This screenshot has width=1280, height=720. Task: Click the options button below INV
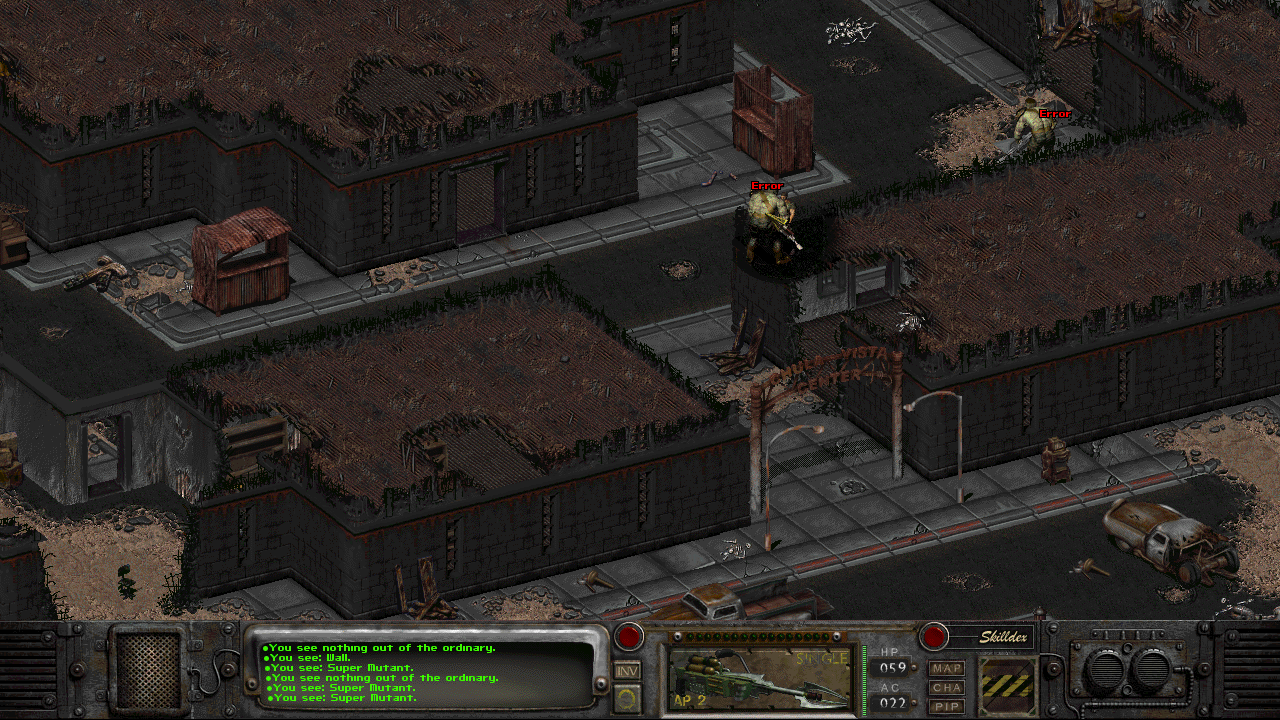627,699
